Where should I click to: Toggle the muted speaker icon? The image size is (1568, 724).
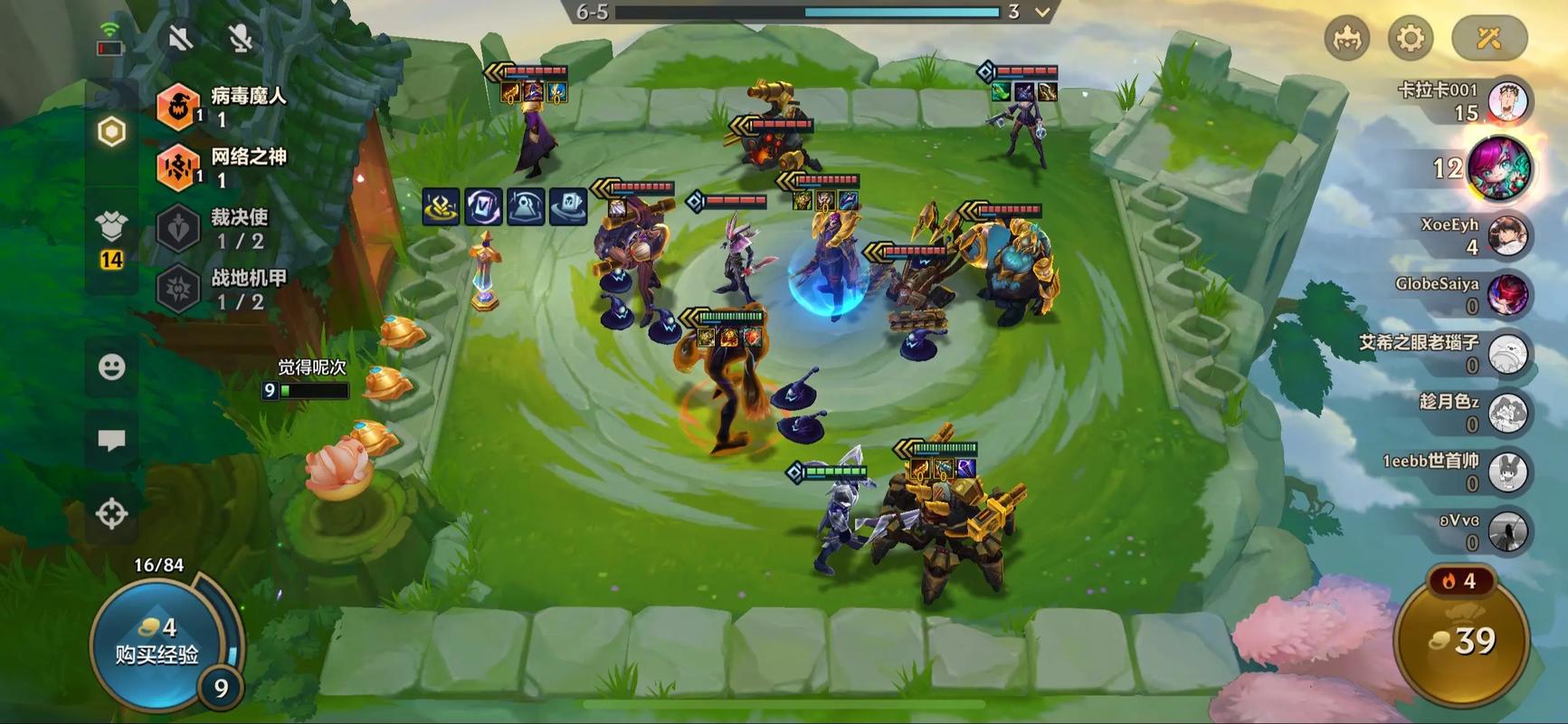coord(181,38)
